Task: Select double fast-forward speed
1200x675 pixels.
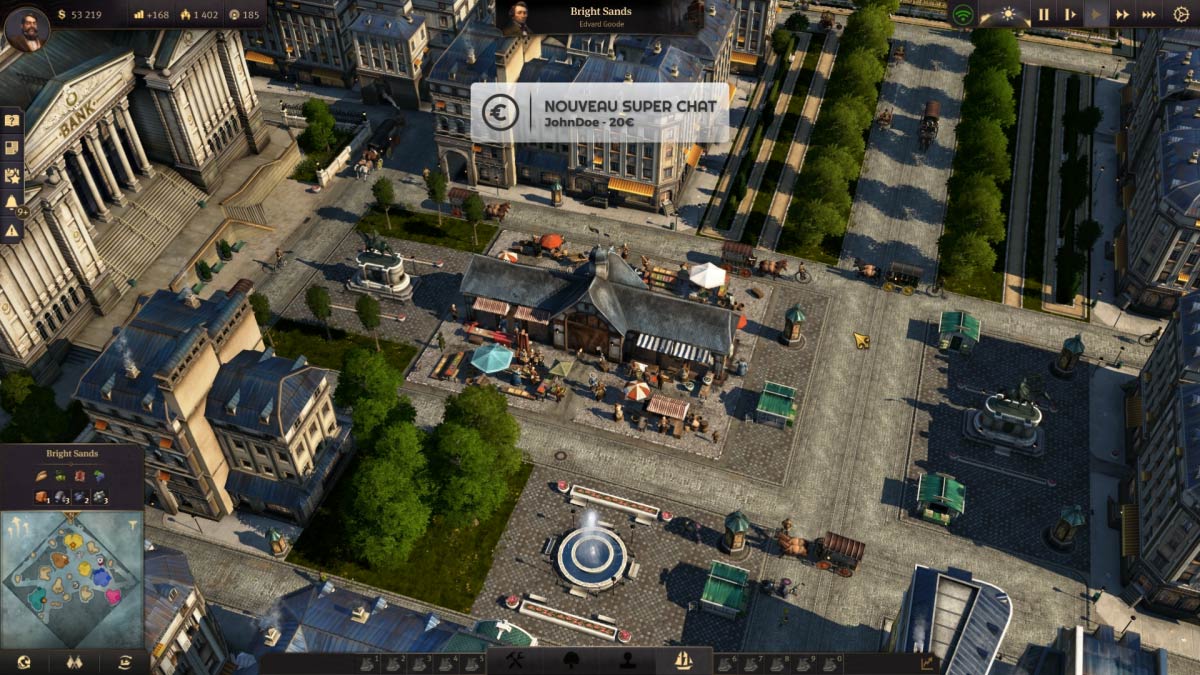Action: tap(1123, 15)
